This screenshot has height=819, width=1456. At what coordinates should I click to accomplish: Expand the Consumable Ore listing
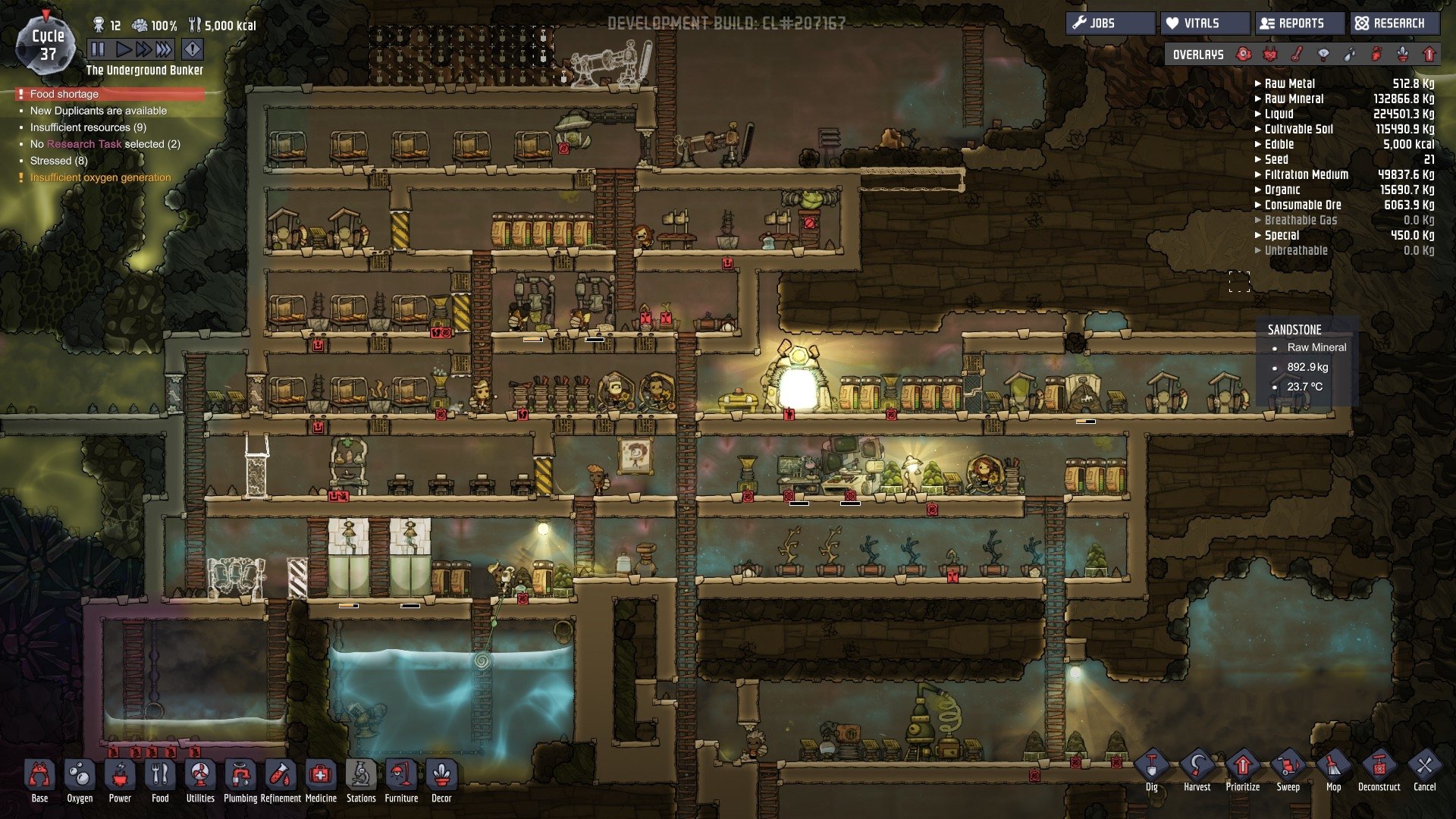point(1301,205)
